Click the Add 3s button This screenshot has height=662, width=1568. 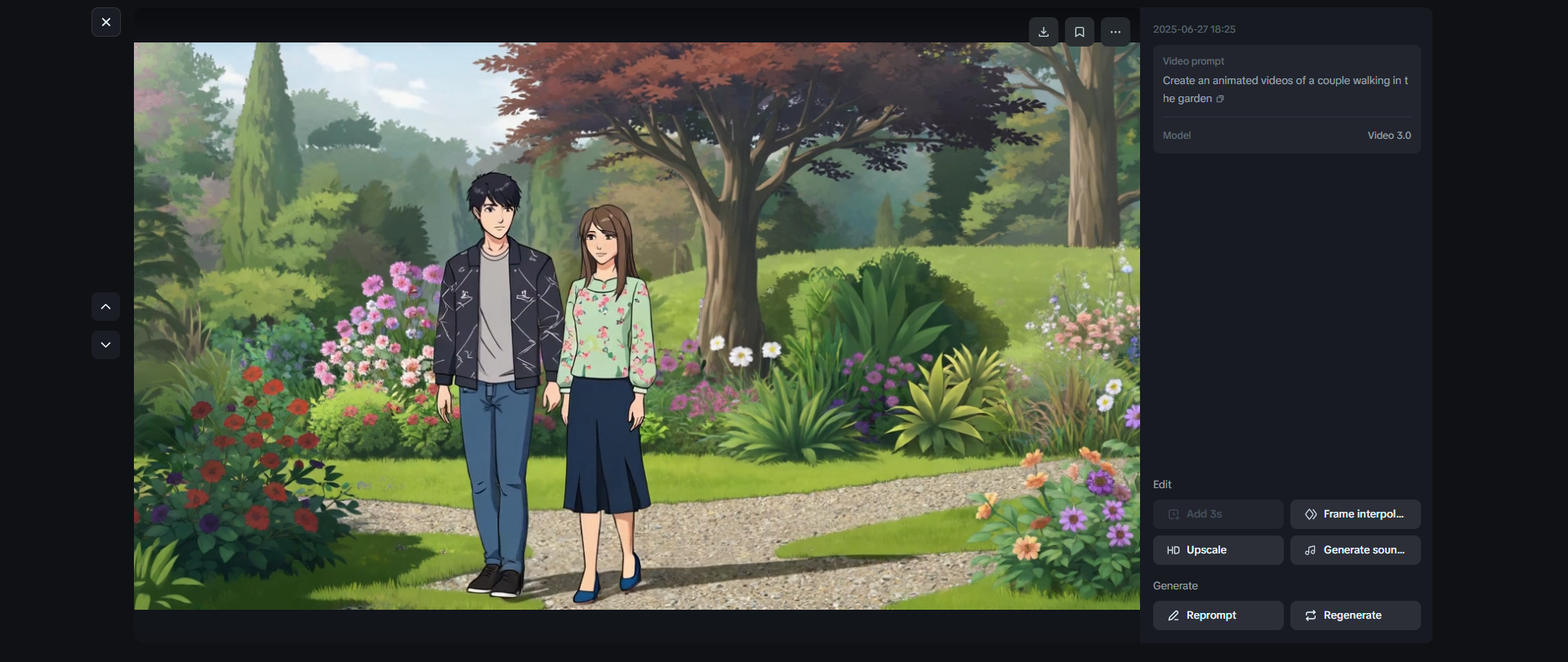1218,514
